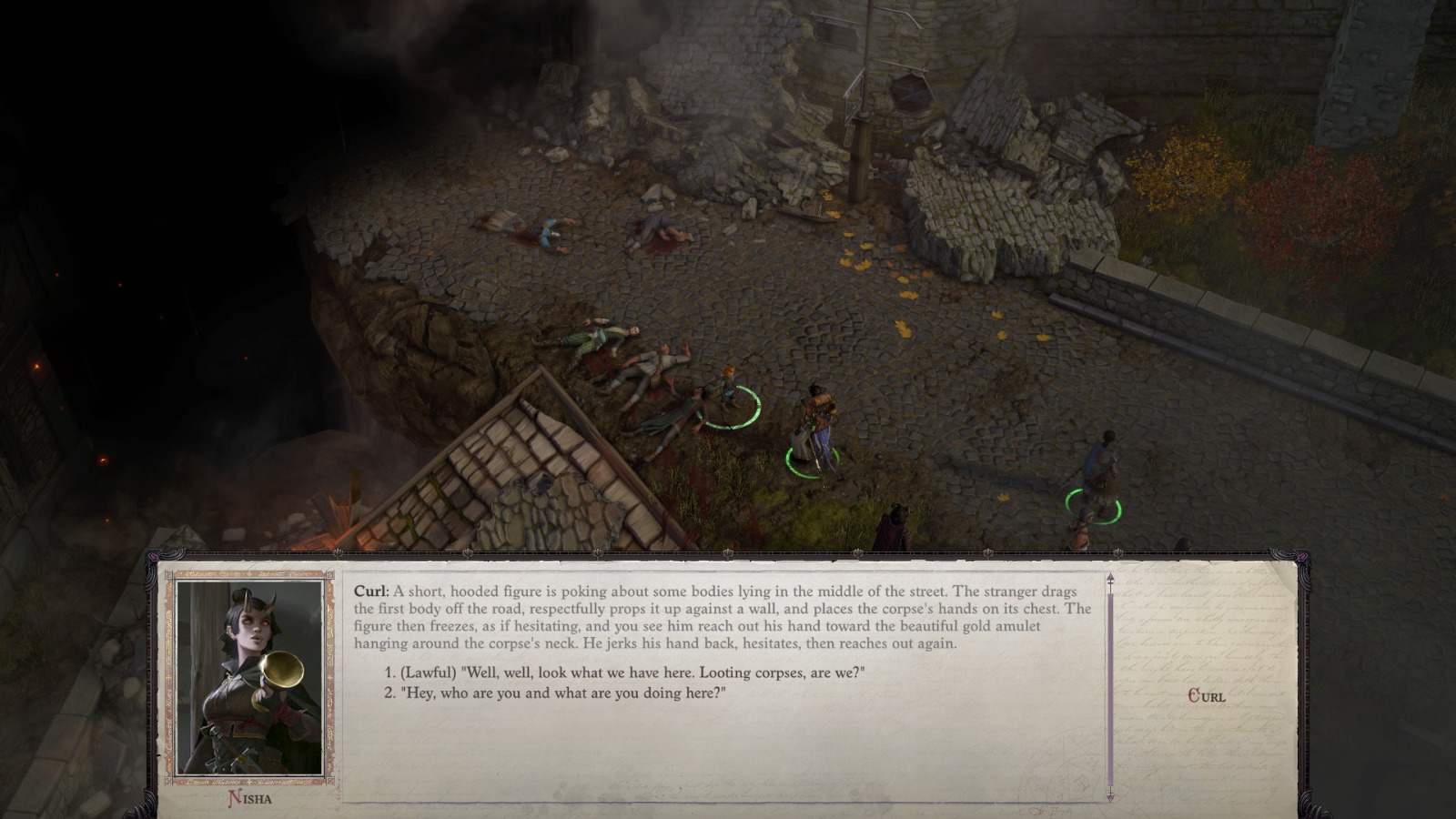Click the damaged rooftop in the foreground
This screenshot has height=819, width=1456.
pyautogui.click(x=537, y=473)
